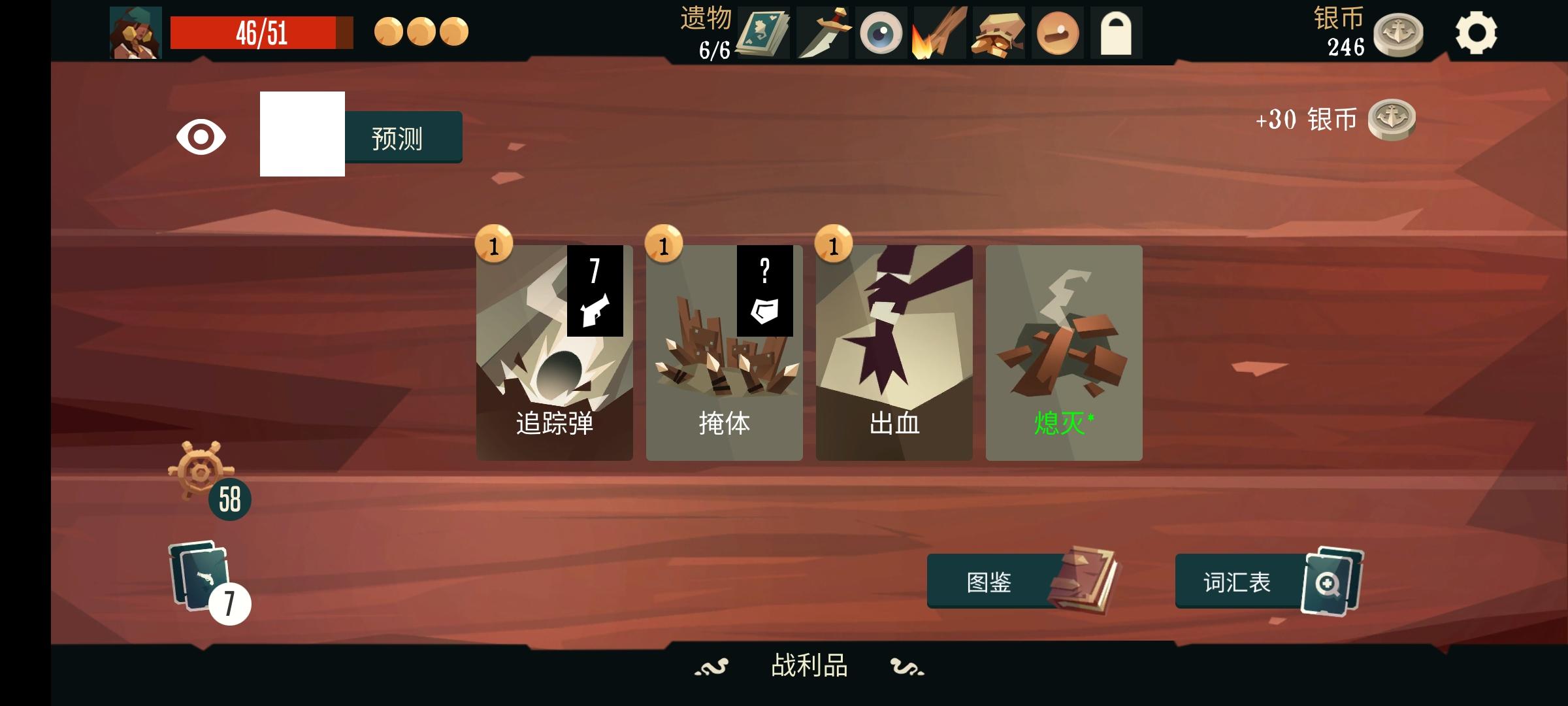The width and height of the screenshot is (1568, 706).
Task: Click the locked relic slot icon
Action: tap(1119, 31)
